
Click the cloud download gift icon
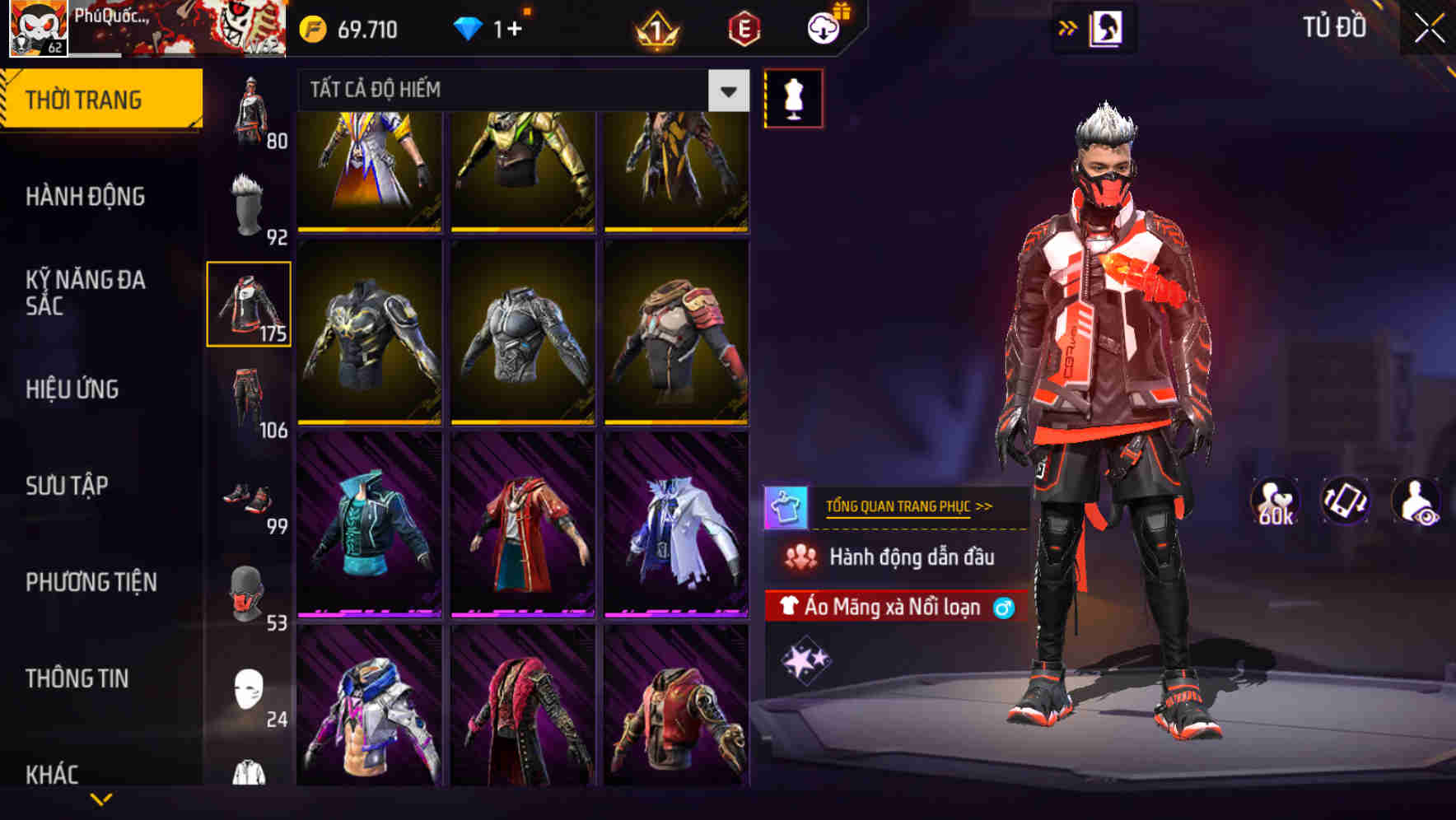click(x=823, y=30)
